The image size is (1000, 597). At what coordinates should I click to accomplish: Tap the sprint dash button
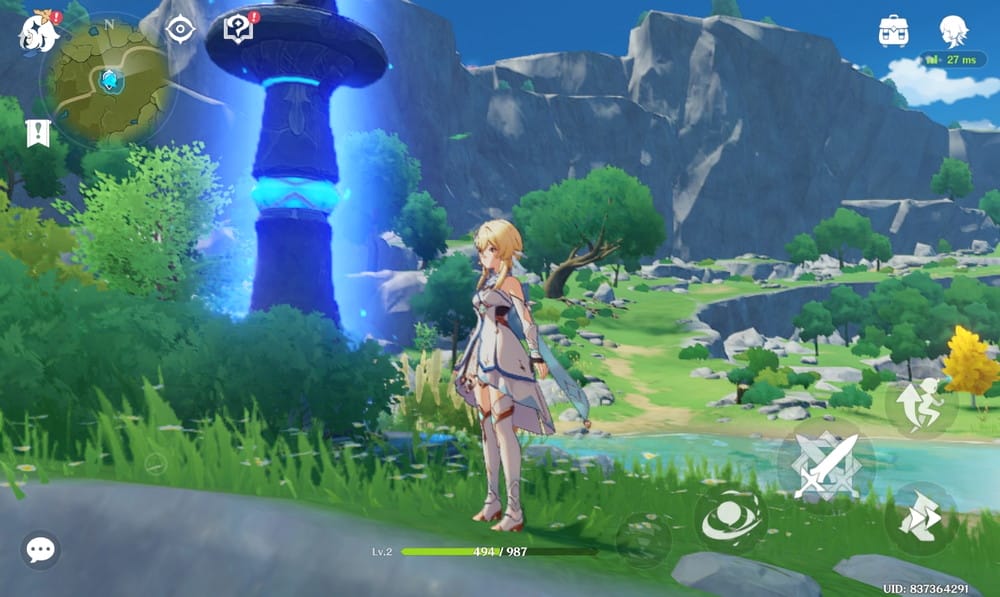[921, 517]
